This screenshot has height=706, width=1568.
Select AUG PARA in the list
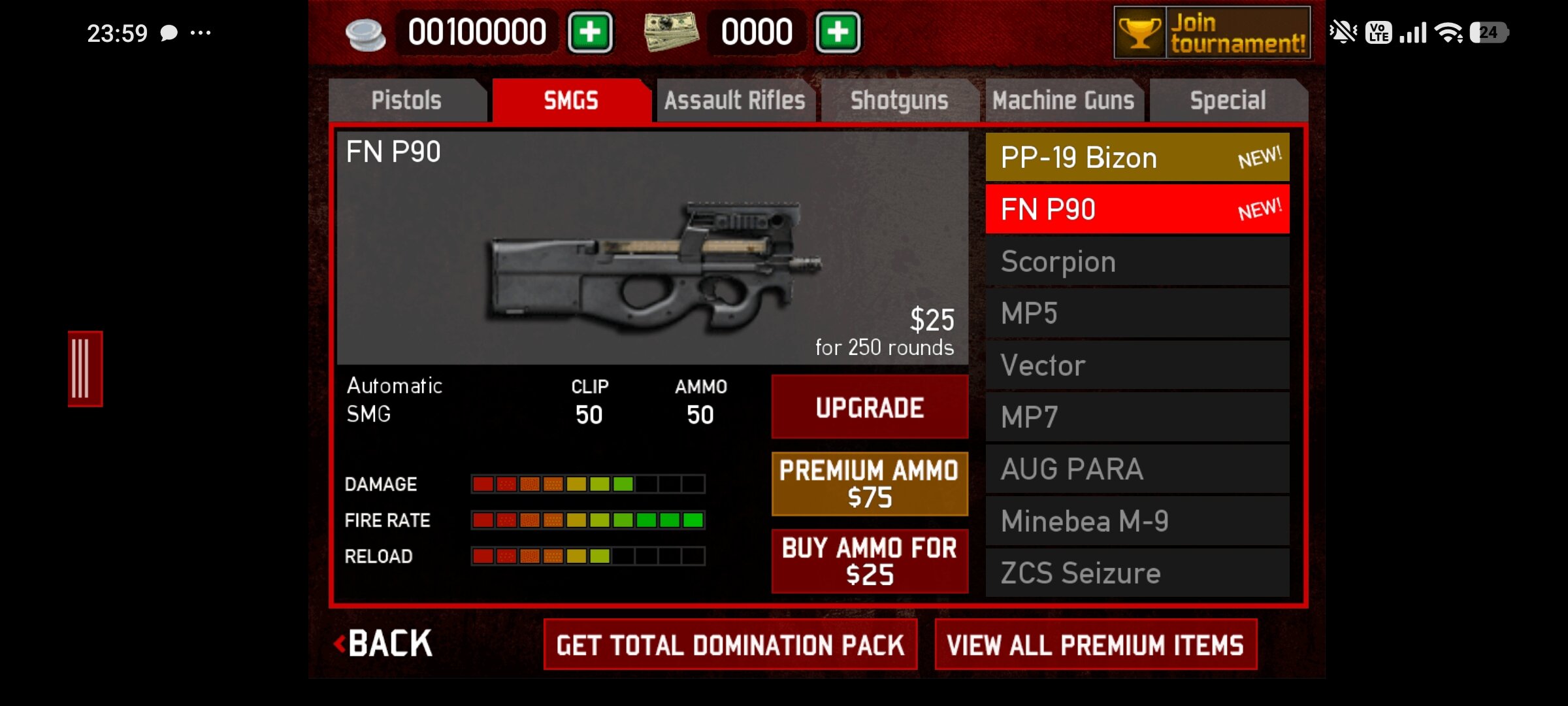click(x=1137, y=469)
